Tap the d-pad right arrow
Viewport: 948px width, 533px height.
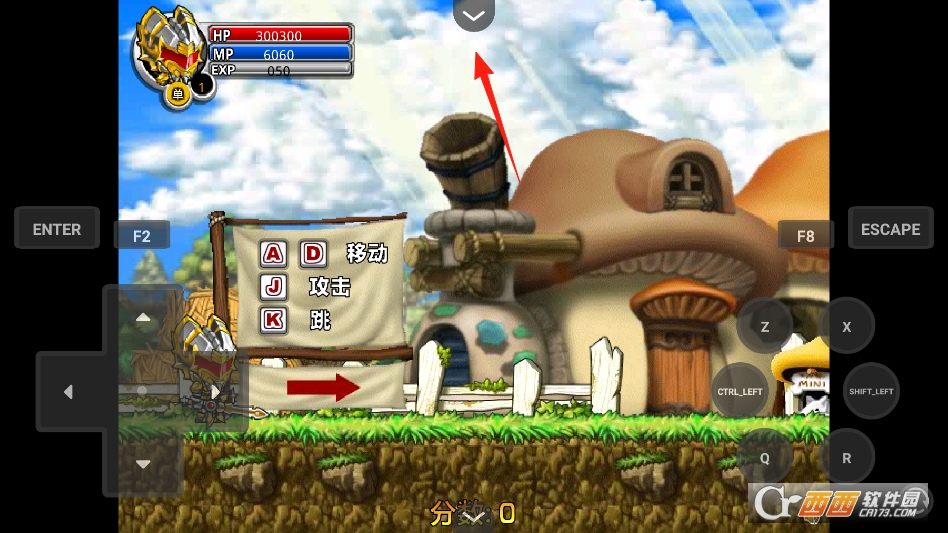coord(216,392)
